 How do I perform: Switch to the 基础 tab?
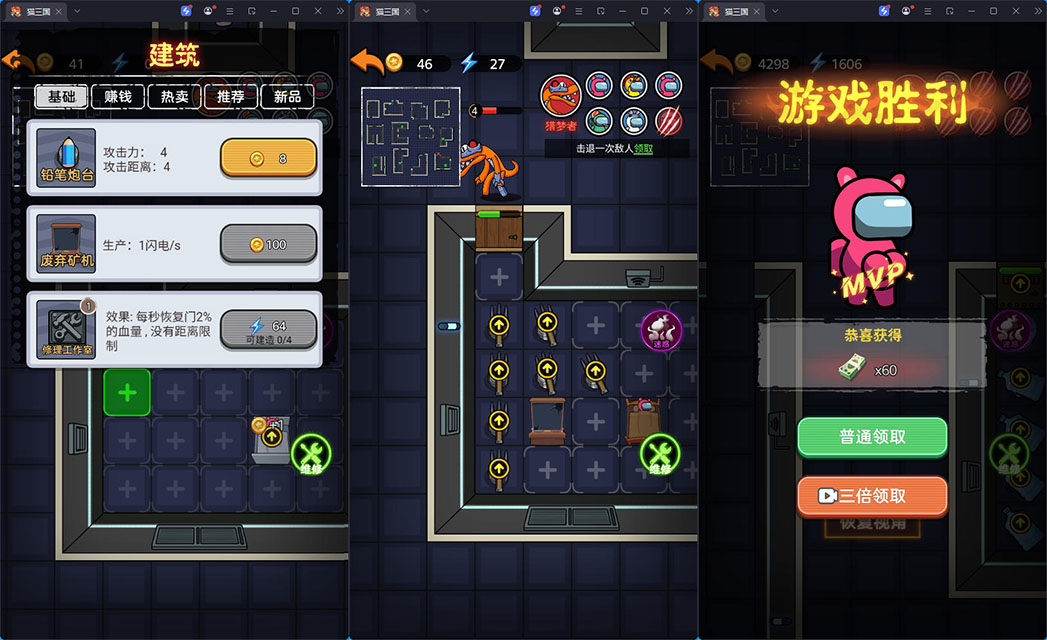pos(62,97)
